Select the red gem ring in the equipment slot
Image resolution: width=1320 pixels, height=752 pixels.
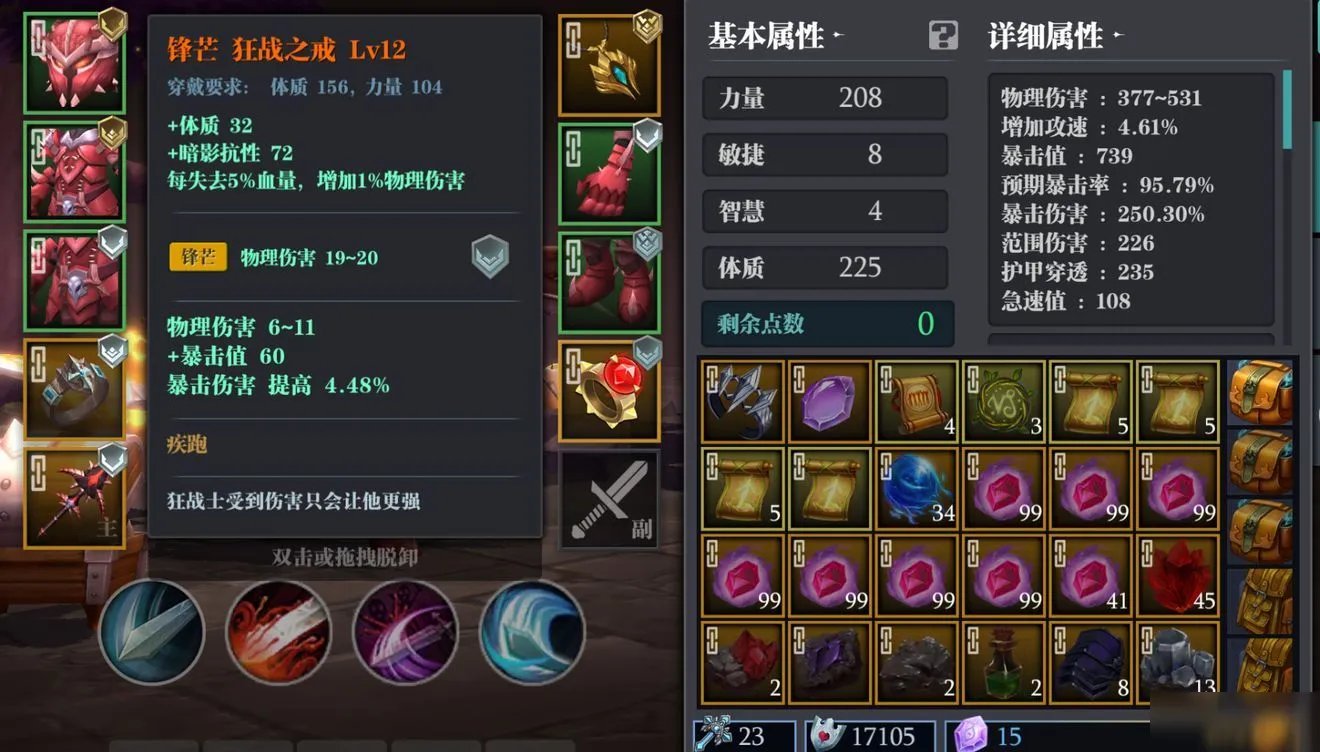[610, 390]
